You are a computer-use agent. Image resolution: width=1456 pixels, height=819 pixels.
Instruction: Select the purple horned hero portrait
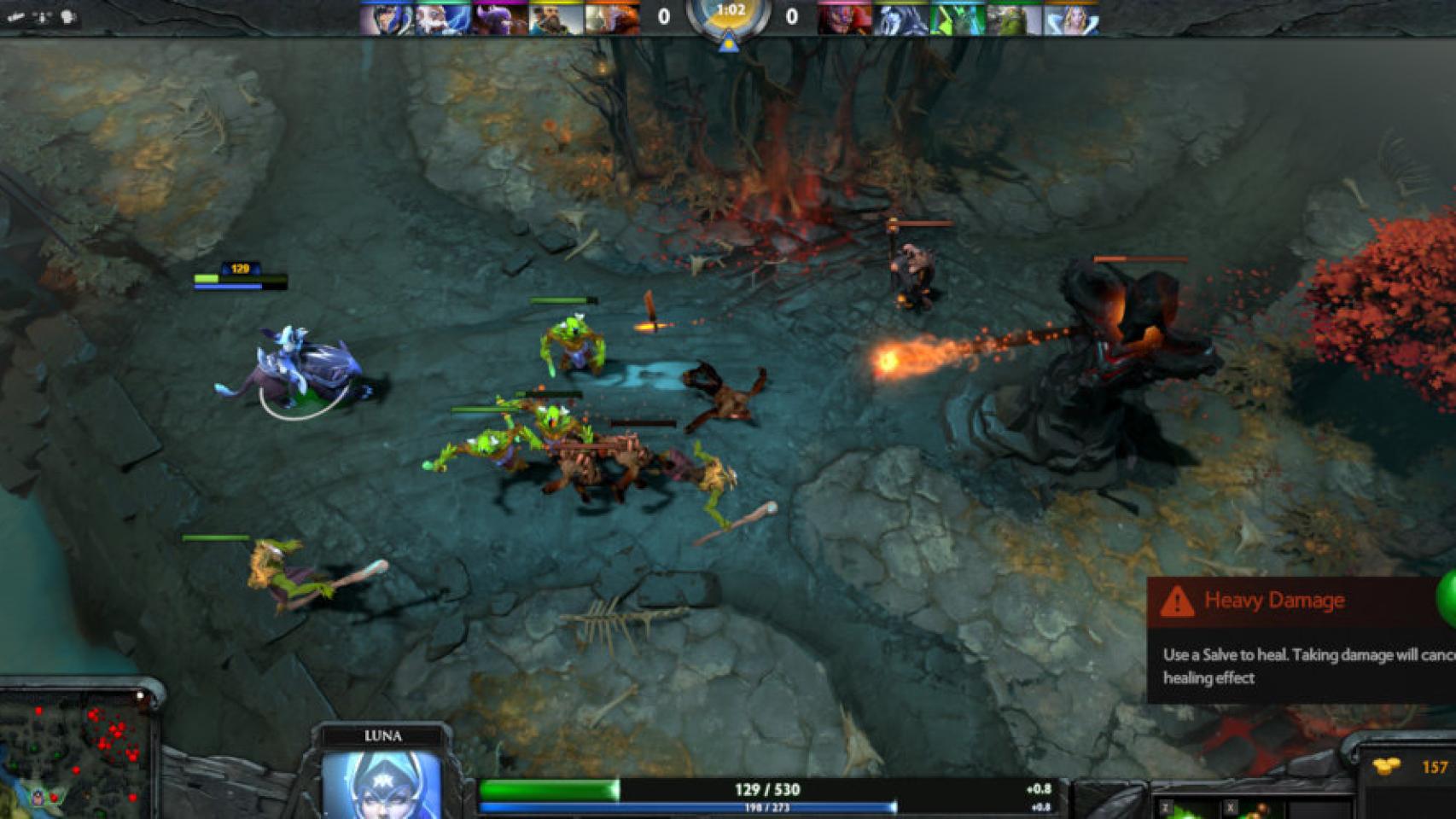499,19
